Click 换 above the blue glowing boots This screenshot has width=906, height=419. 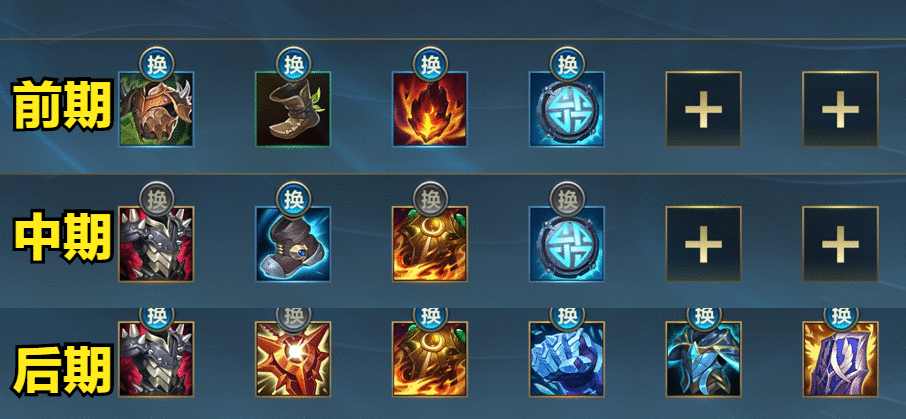[x=292, y=198]
